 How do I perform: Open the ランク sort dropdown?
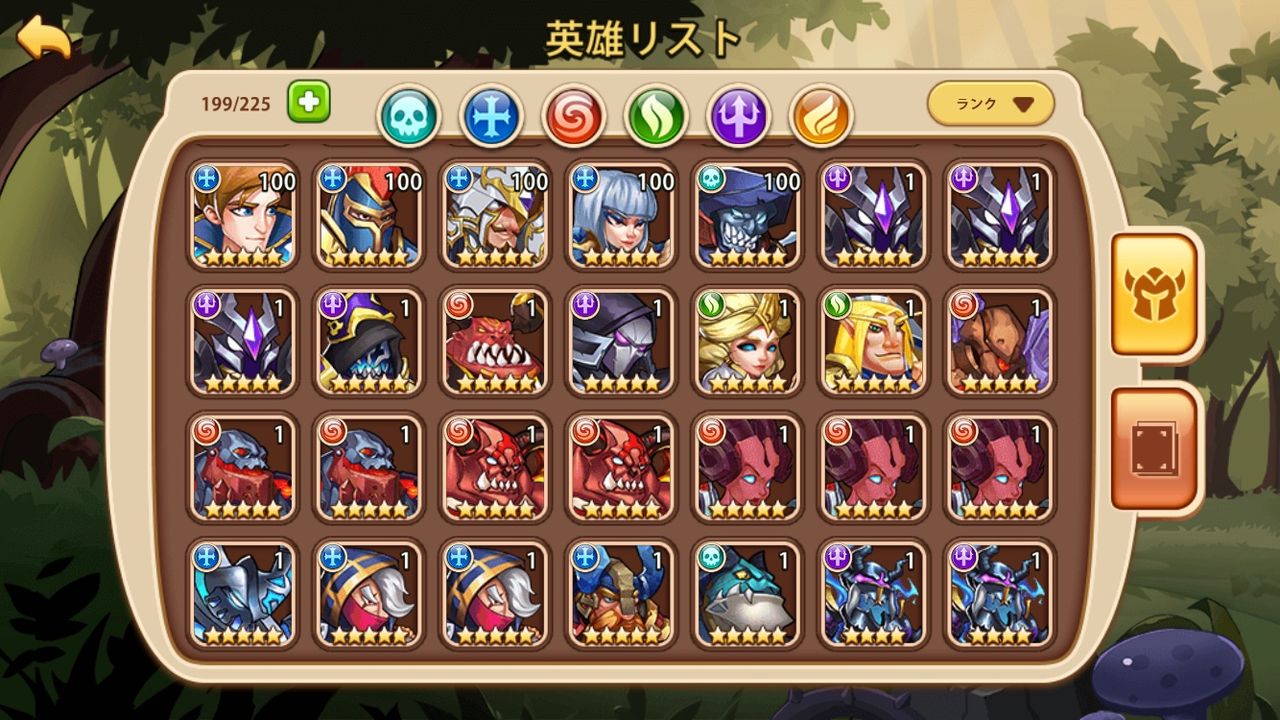point(988,101)
